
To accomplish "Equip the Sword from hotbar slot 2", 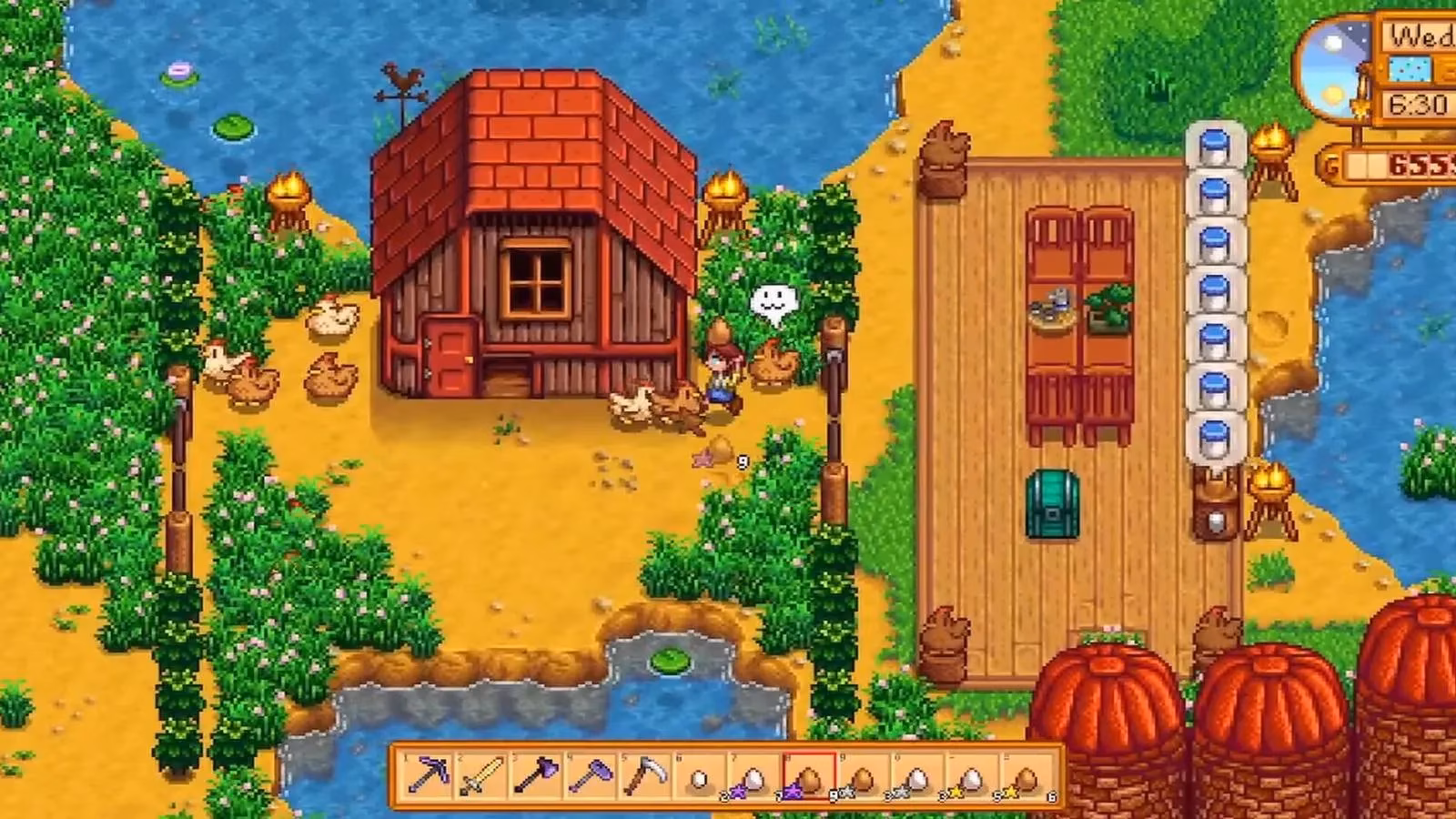I will (480, 773).
